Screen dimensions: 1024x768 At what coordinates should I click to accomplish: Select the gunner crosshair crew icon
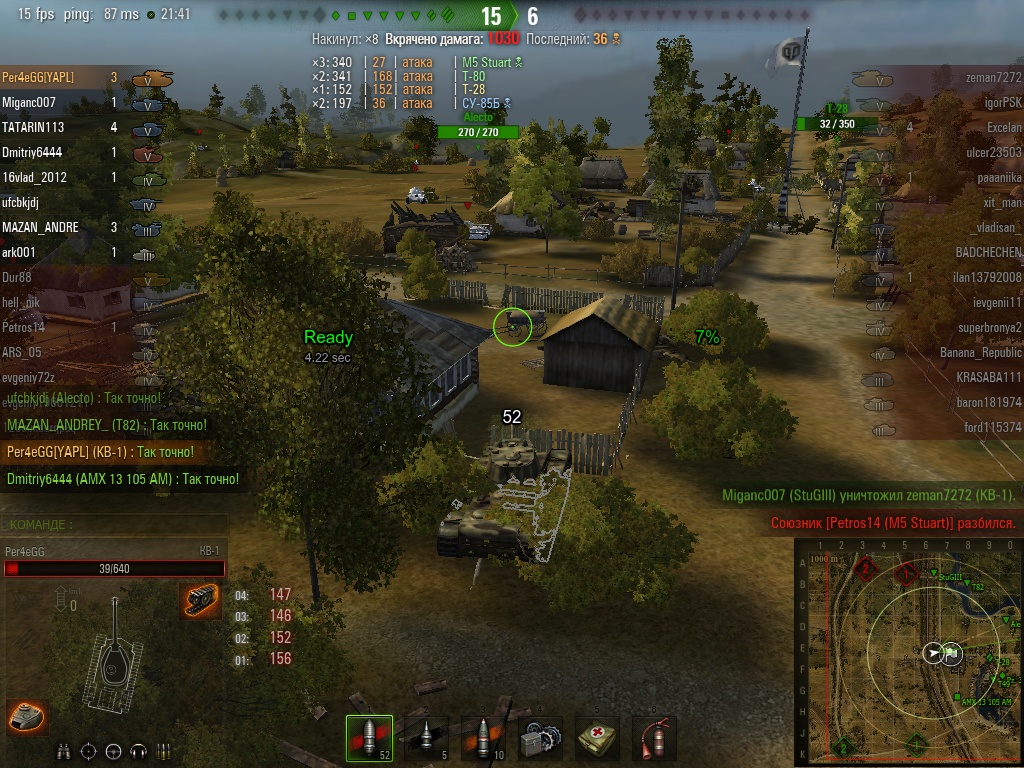click(88, 751)
